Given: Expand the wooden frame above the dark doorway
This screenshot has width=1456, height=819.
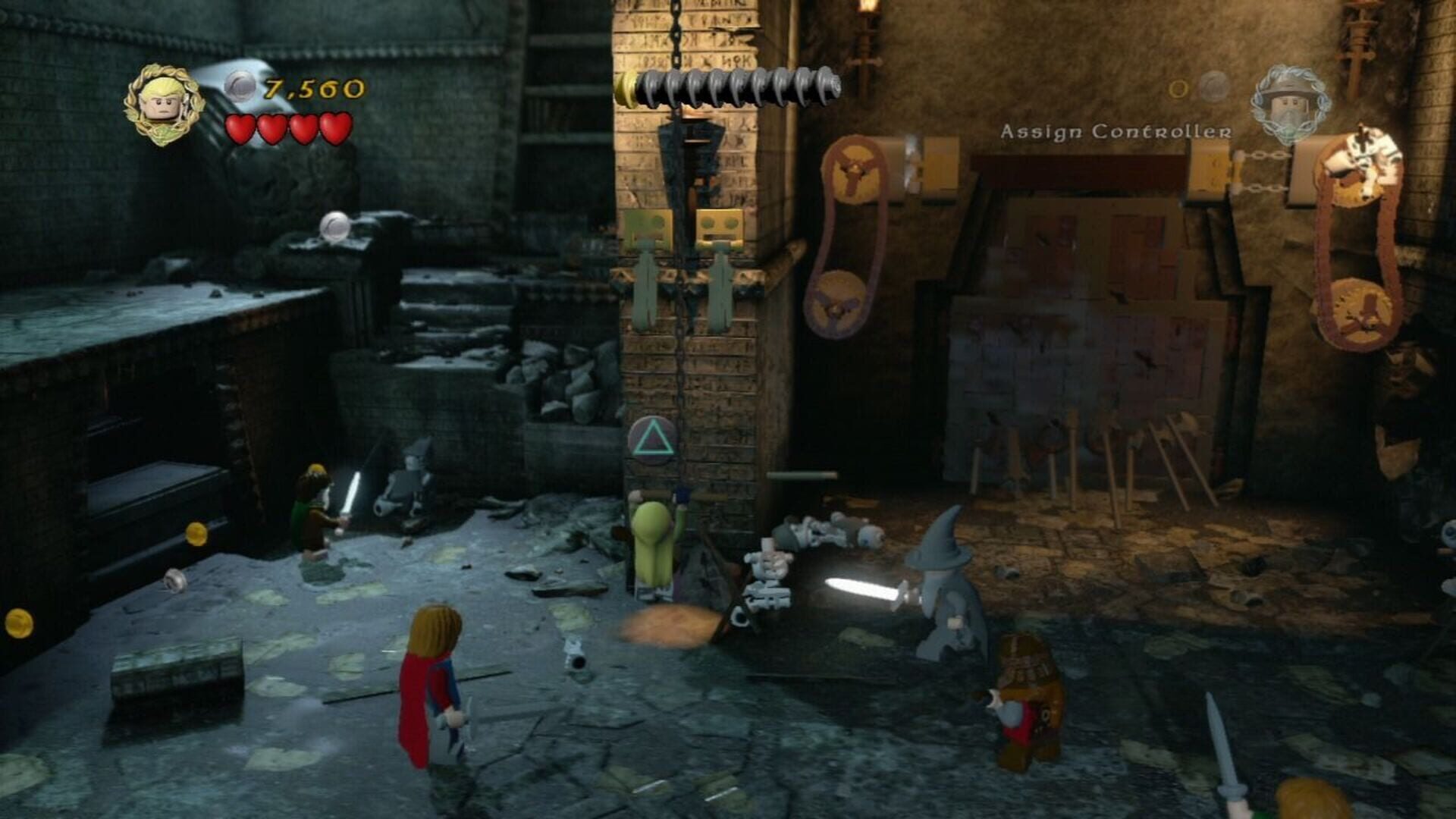Looking at the screenshot, I should pyautogui.click(x=1081, y=163).
